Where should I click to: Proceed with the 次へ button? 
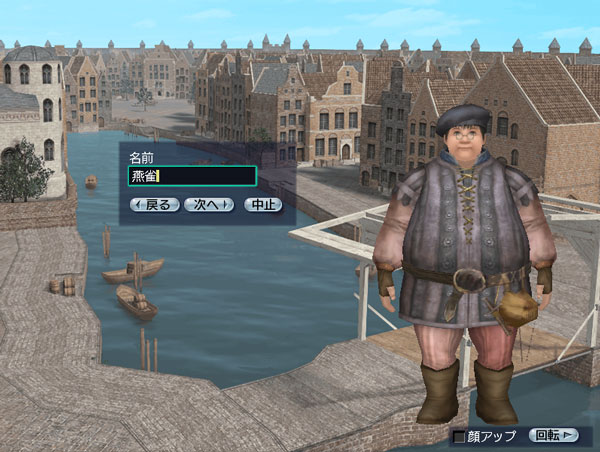click(x=210, y=204)
